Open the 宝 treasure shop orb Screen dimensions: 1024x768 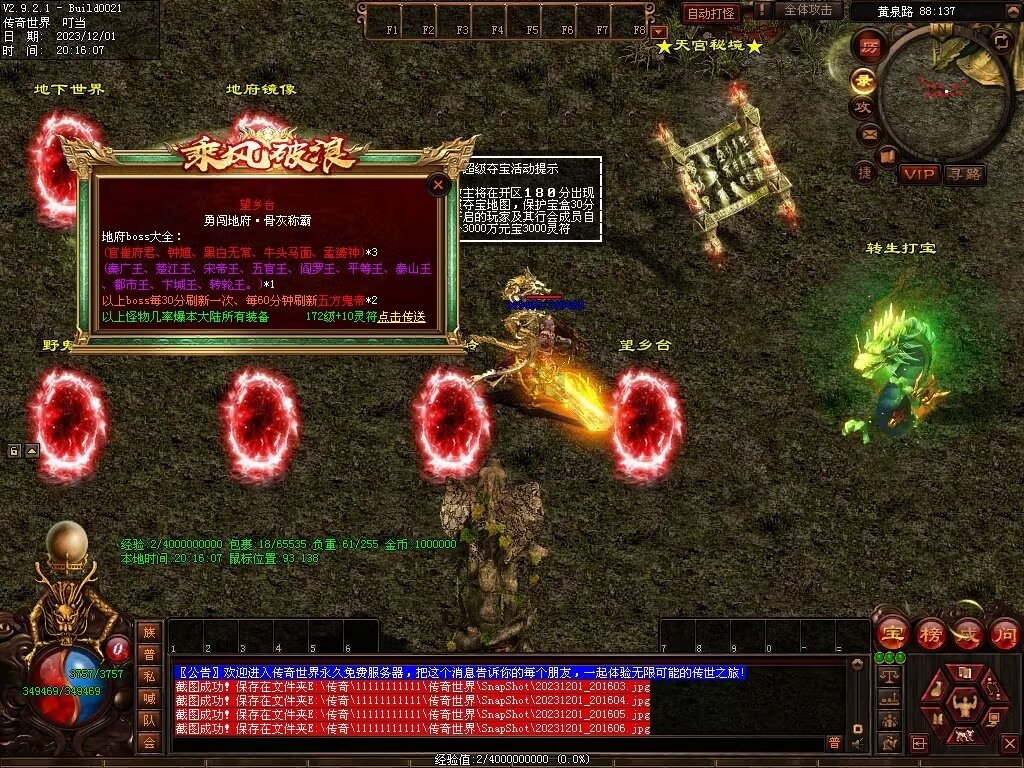pyautogui.click(x=892, y=633)
